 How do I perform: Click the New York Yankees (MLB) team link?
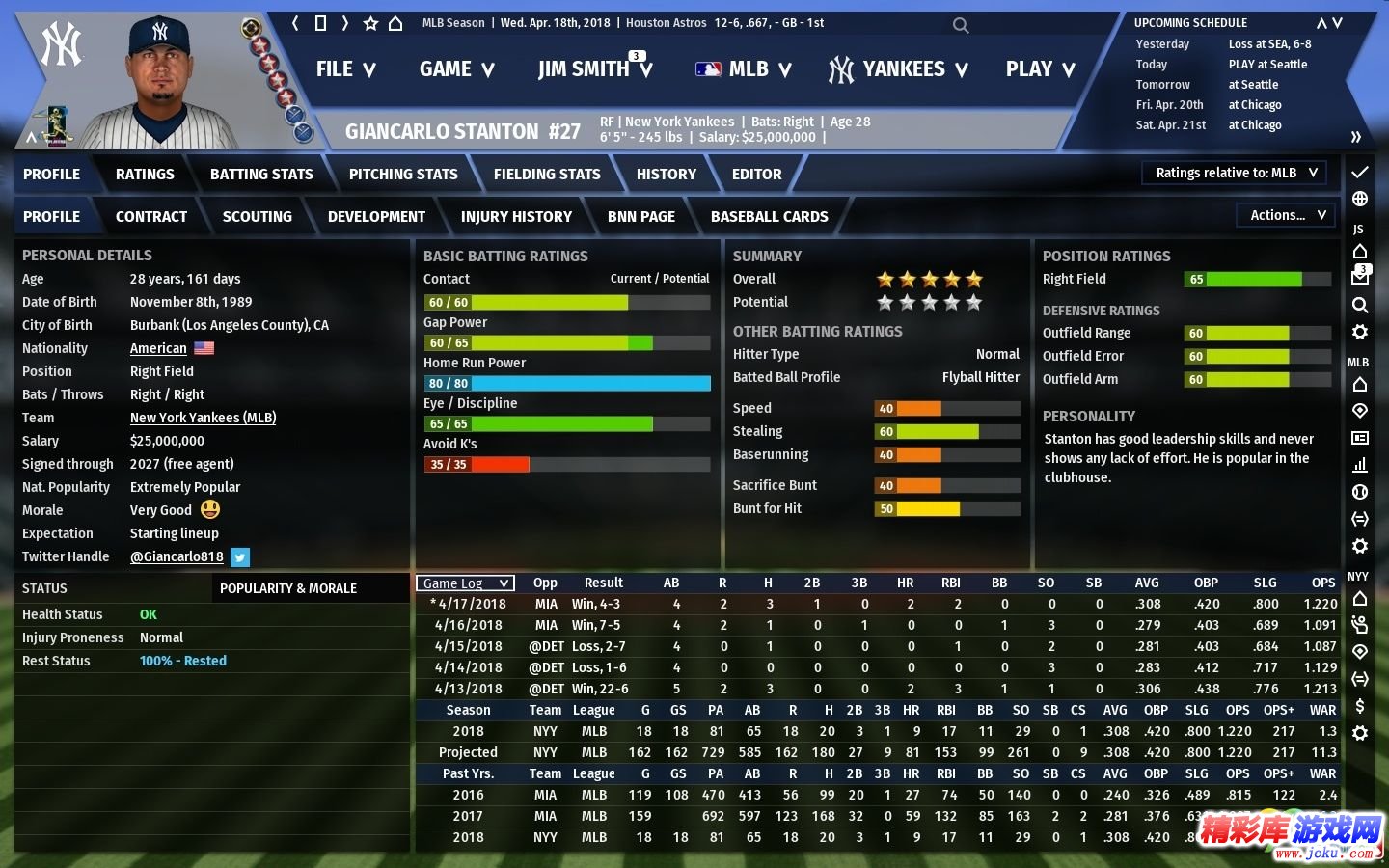[203, 418]
